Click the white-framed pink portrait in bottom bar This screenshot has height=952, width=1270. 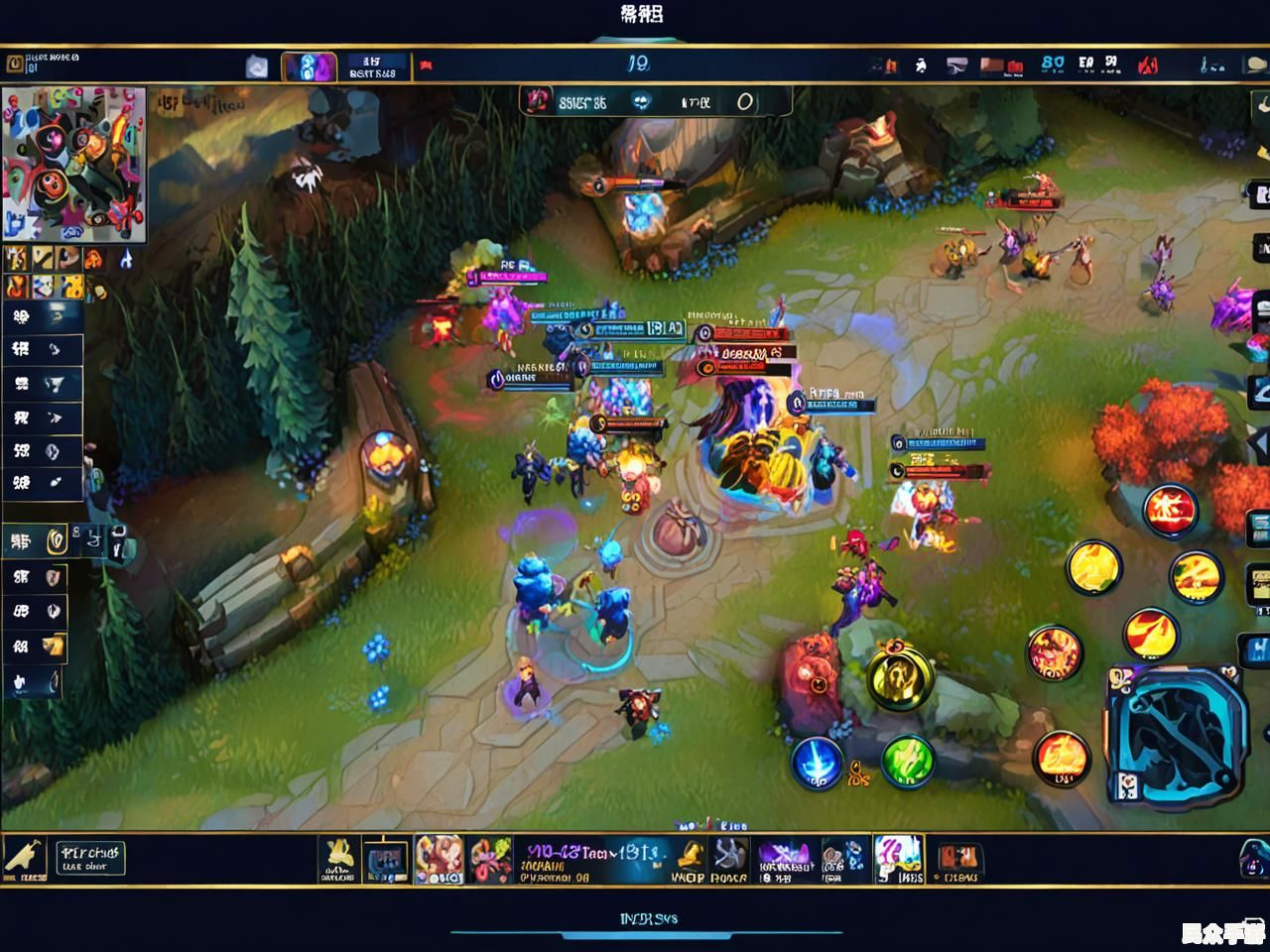(x=898, y=859)
